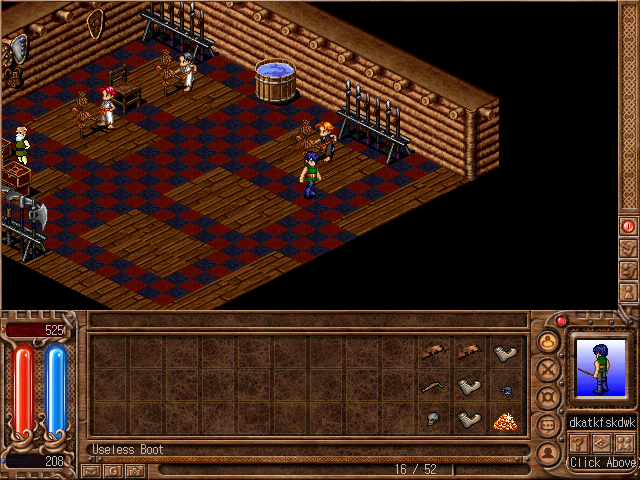
Task: Click the G button in bottom bar
Action: (113, 469)
